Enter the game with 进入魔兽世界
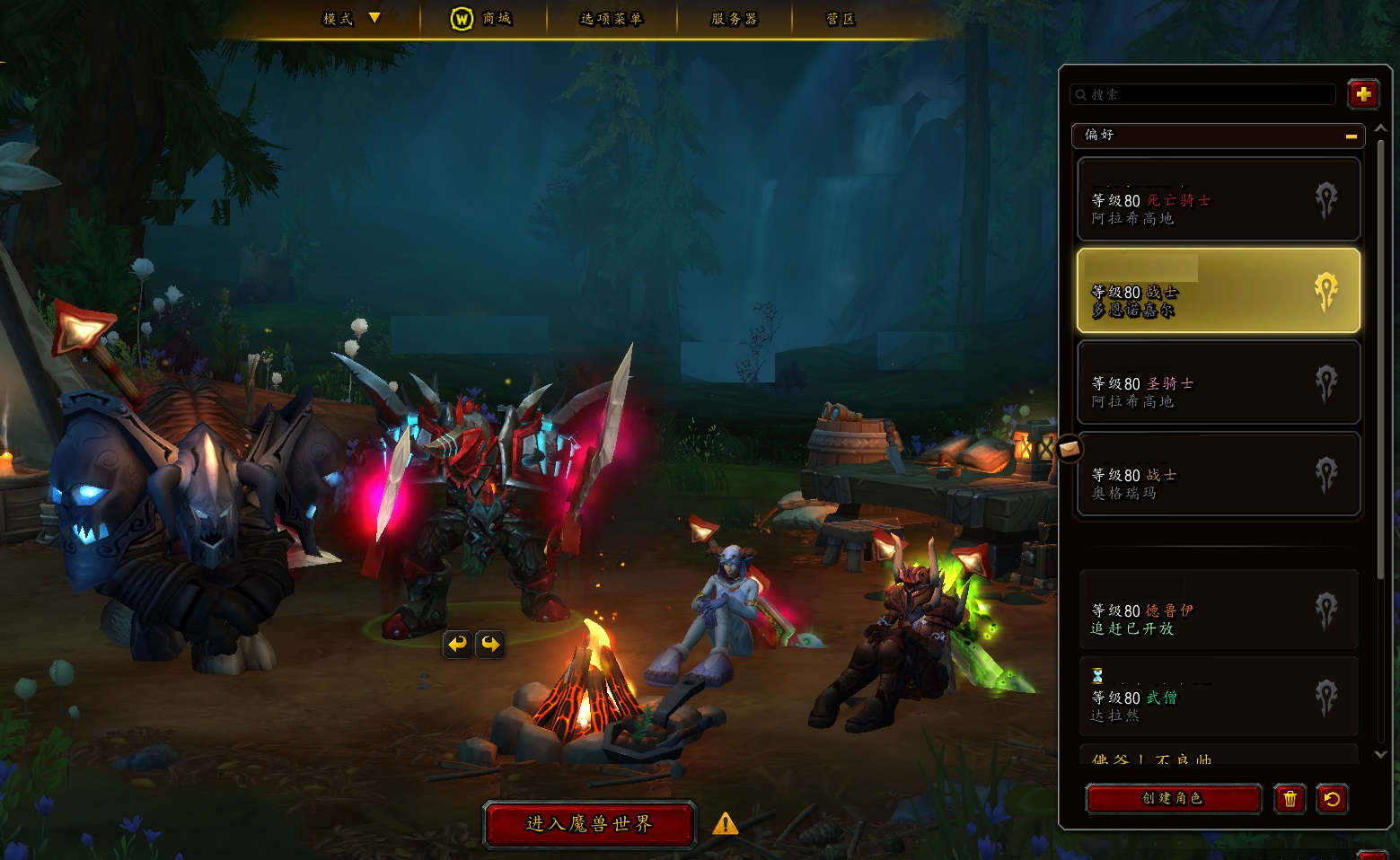Viewport: 1400px width, 860px height. point(589,823)
